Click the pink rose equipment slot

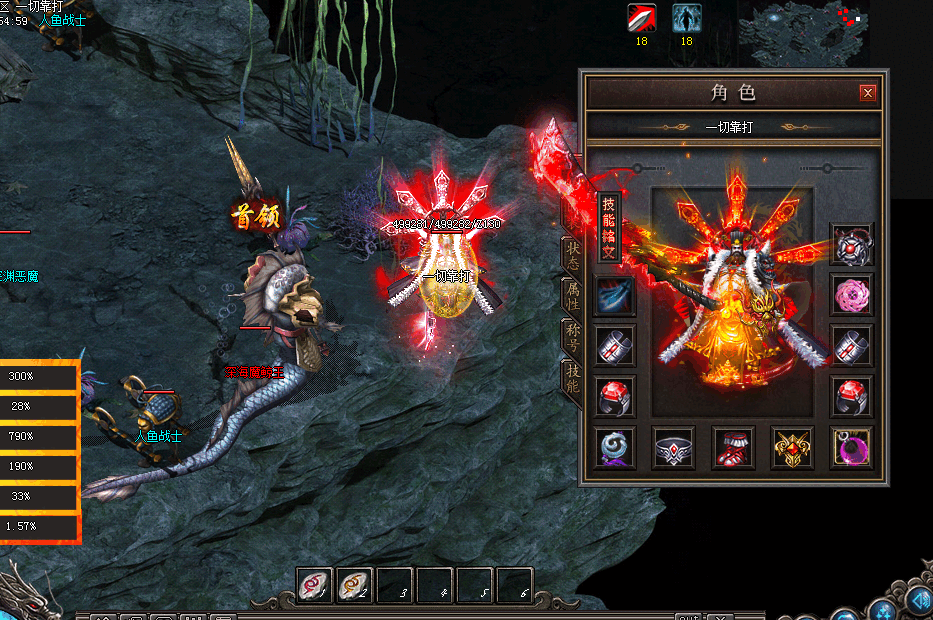coord(852,295)
